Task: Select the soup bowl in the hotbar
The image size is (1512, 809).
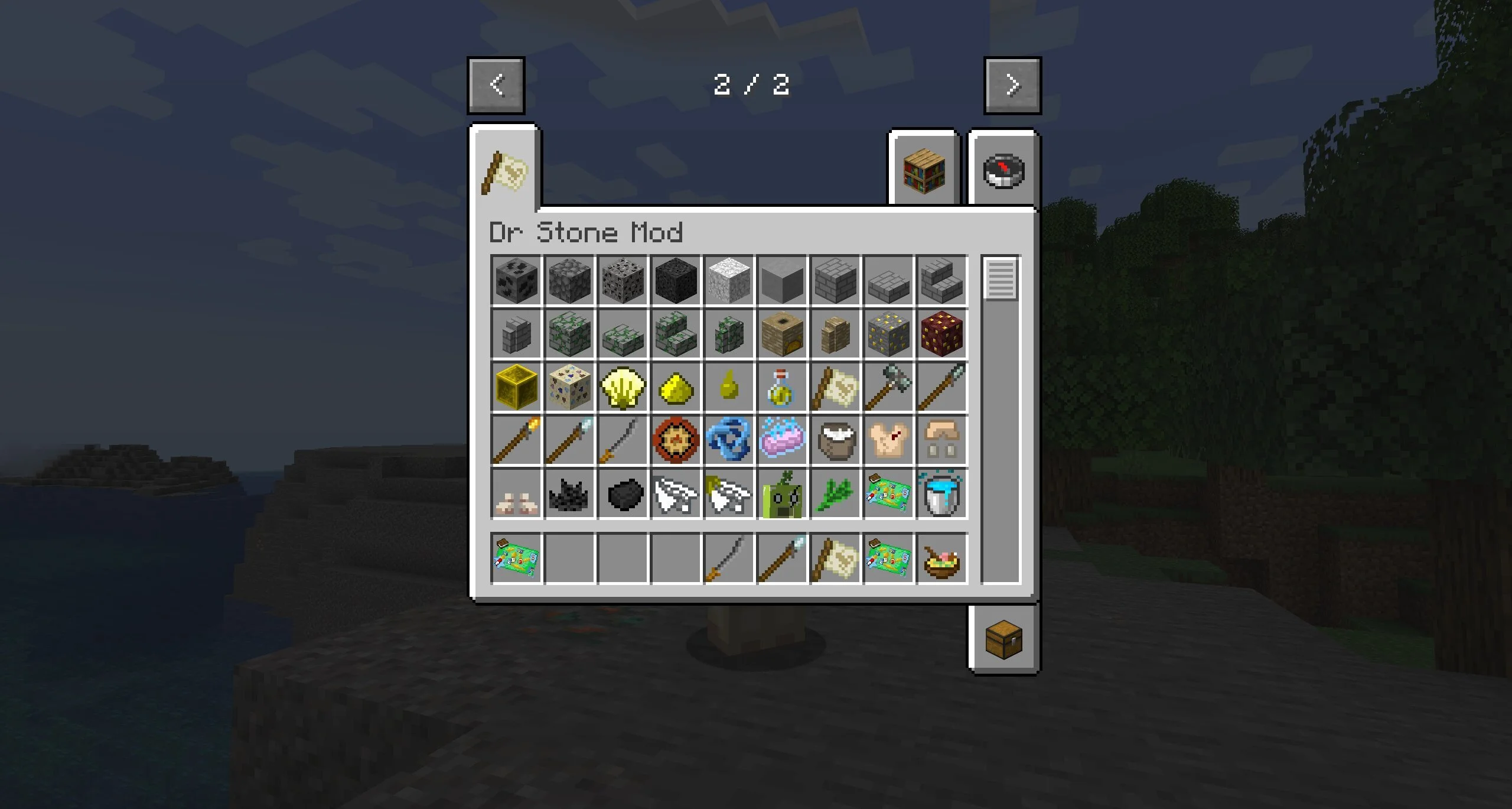Action: coord(941,559)
